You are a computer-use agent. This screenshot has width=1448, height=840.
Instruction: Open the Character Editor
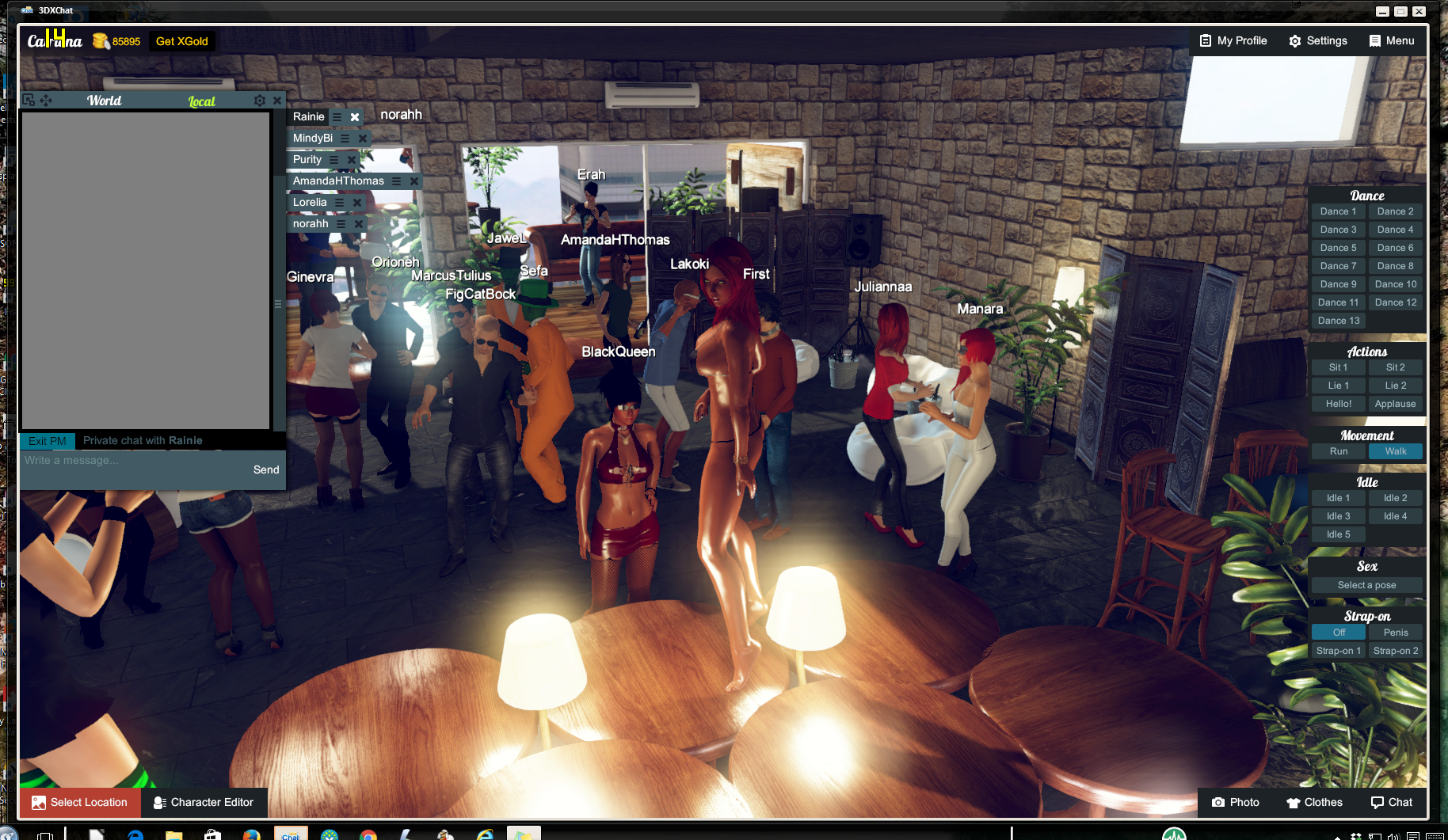(204, 802)
